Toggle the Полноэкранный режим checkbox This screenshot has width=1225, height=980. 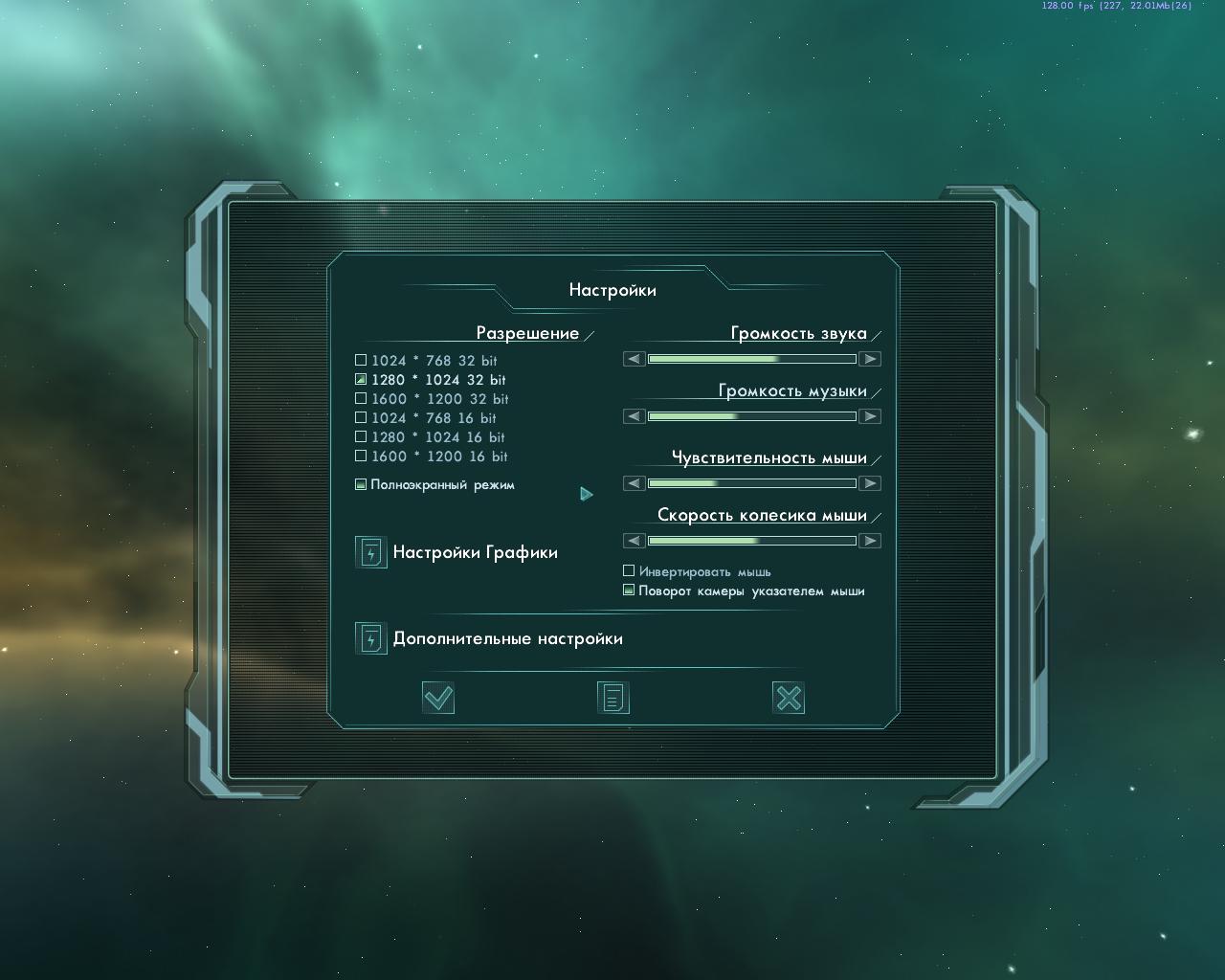click(361, 485)
